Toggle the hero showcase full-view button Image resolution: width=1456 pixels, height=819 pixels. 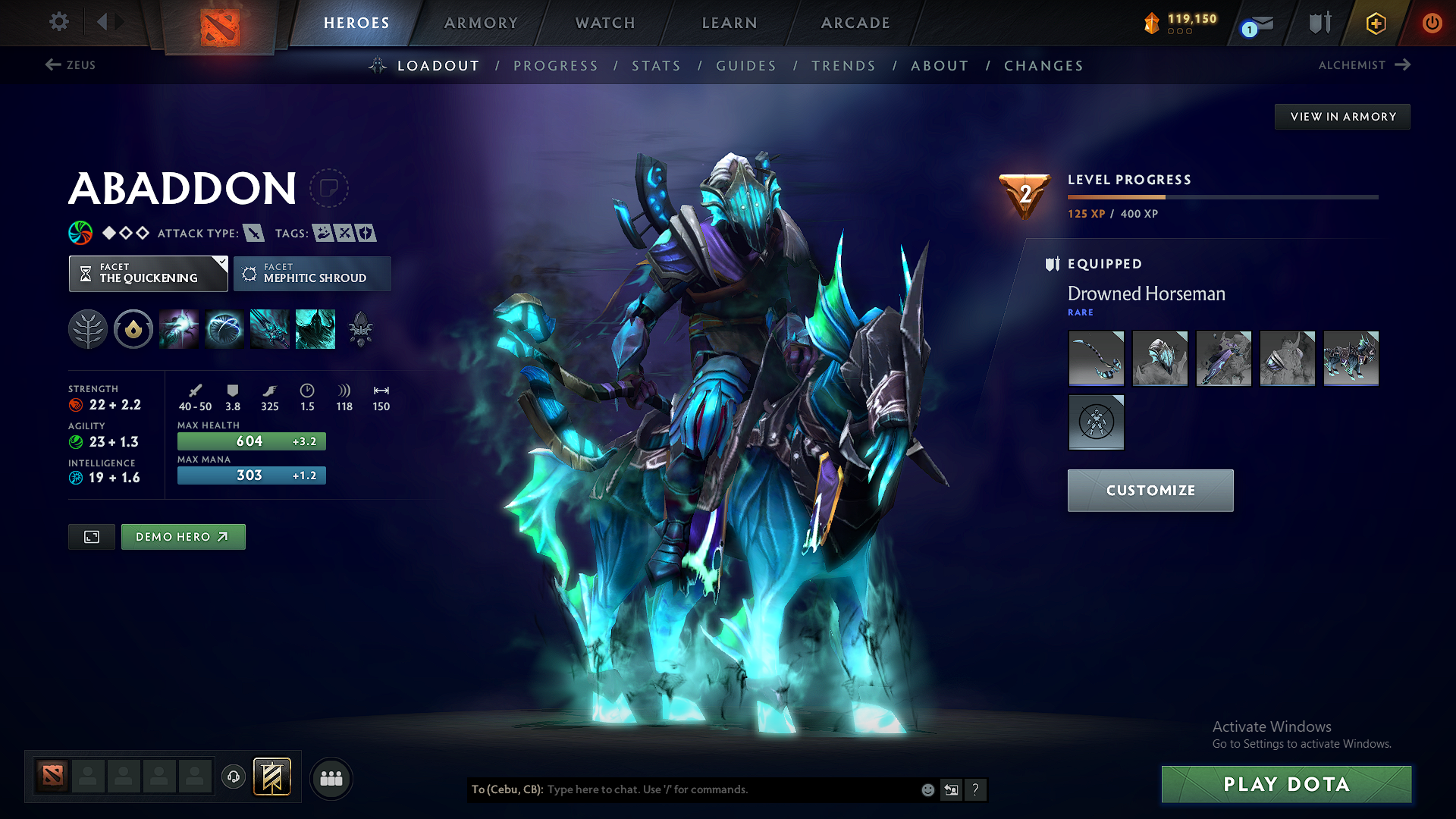coord(91,536)
